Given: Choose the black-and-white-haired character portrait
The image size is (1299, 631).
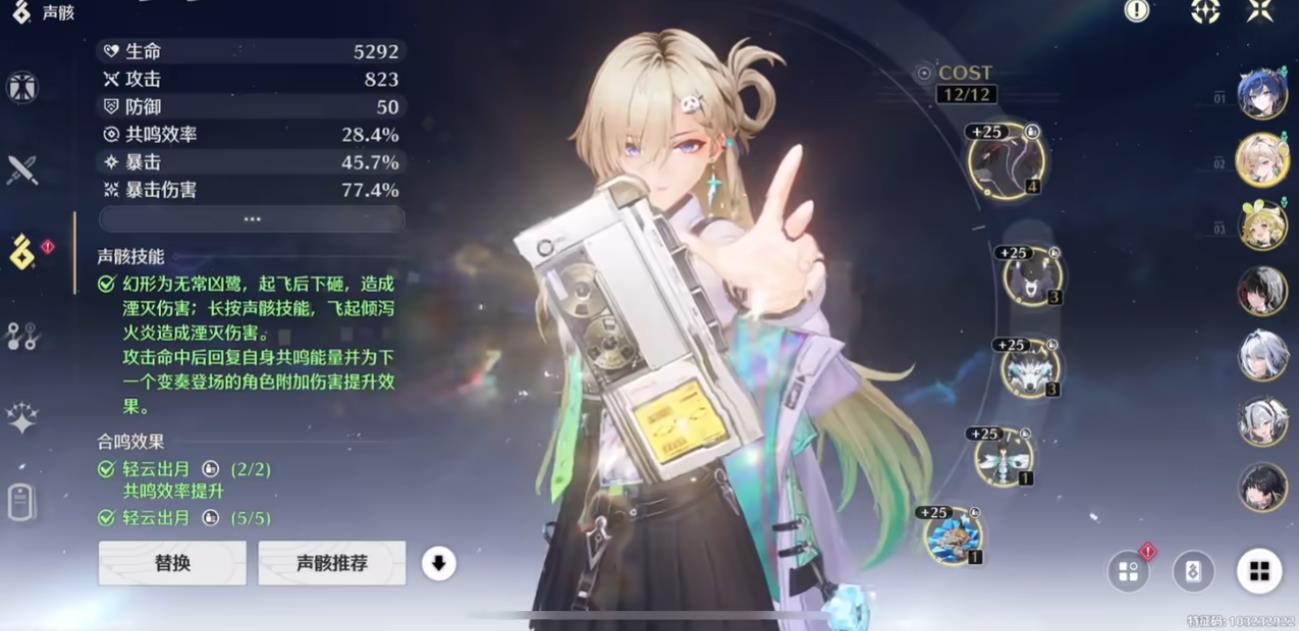Looking at the screenshot, I should pos(1262,291).
